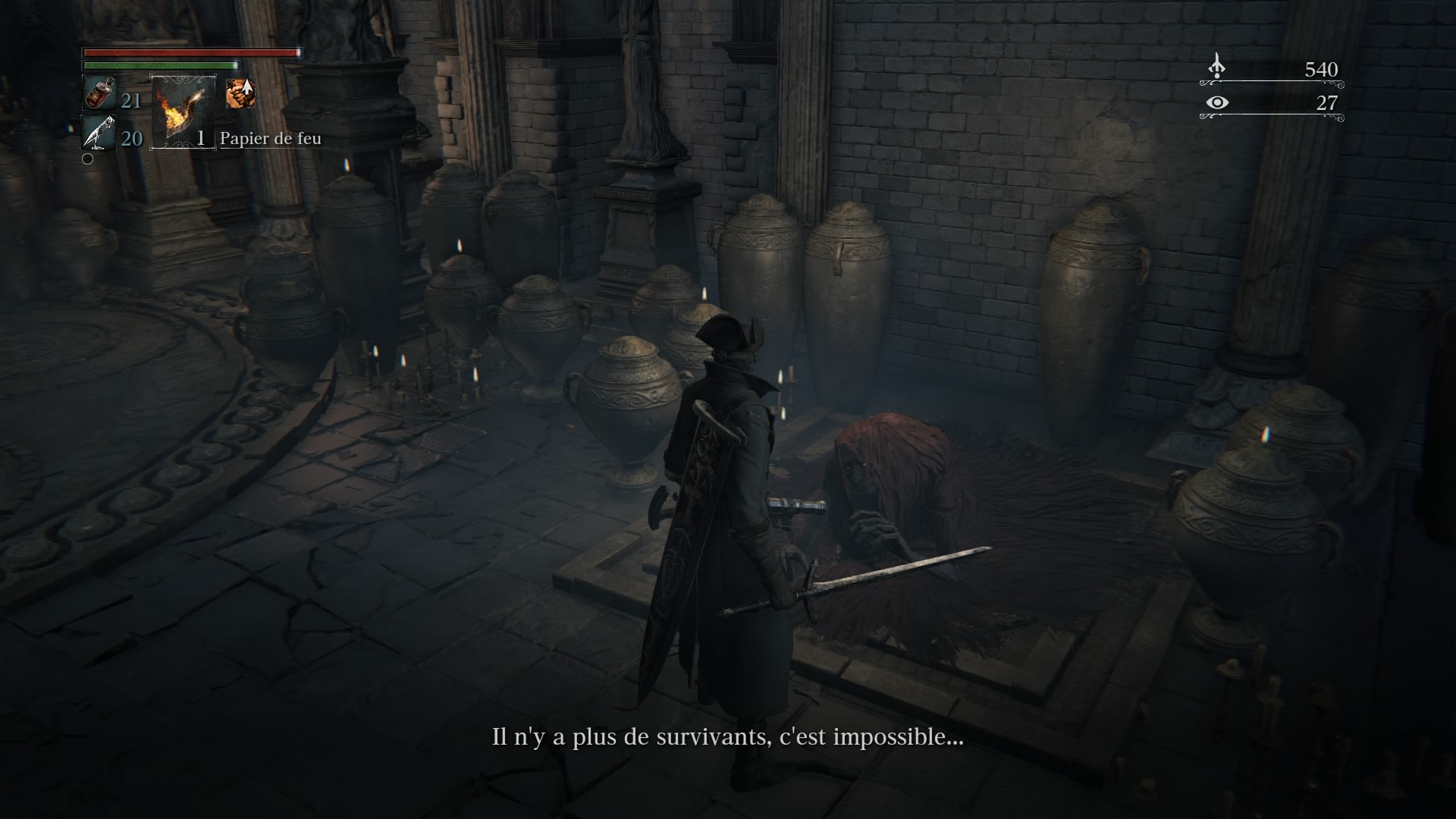Screen dimensions: 1456x819
Task: Click the fist with arrow buff icon
Action: tap(240, 93)
